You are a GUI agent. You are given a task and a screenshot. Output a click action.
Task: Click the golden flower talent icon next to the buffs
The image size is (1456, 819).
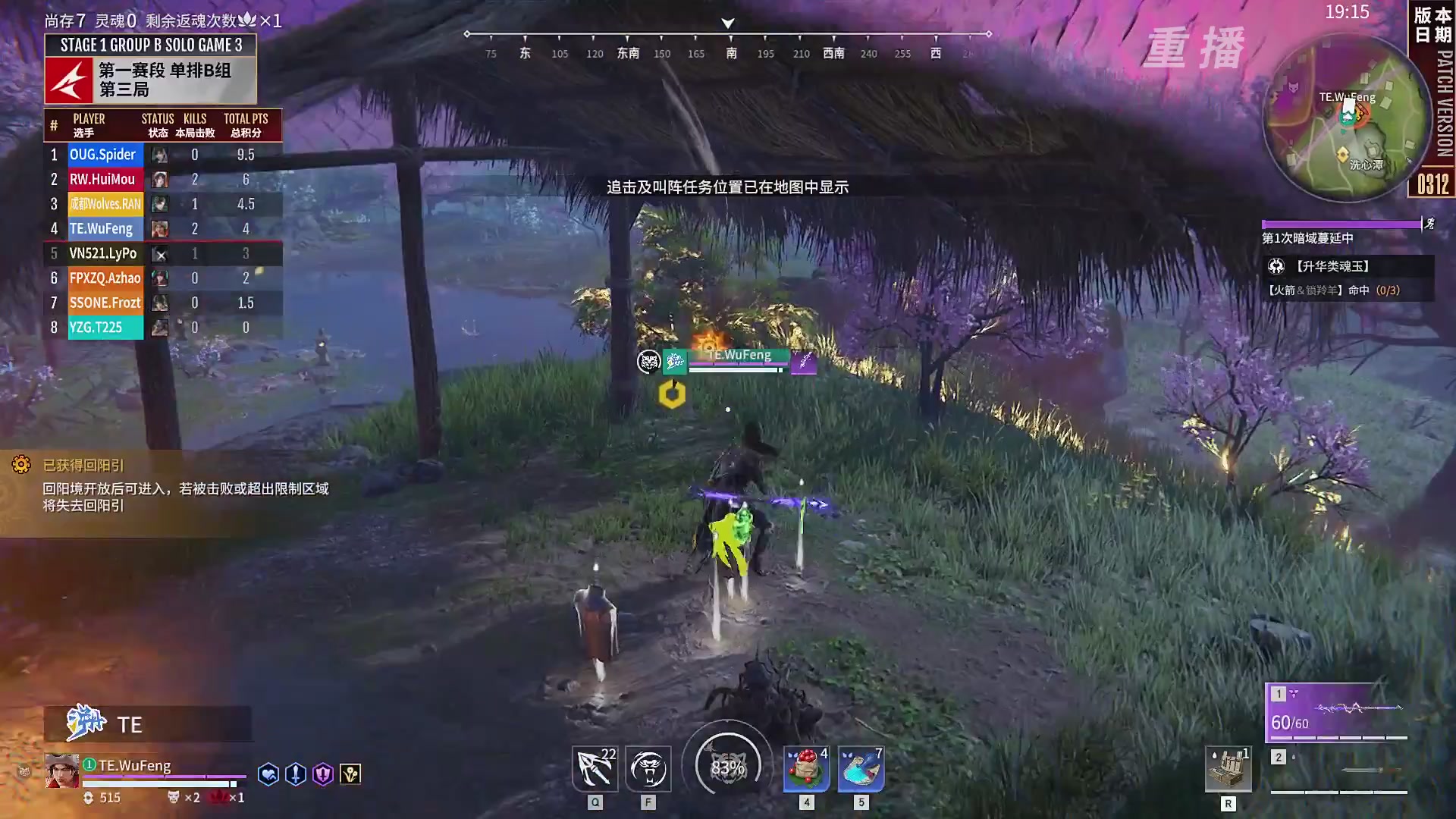click(x=350, y=774)
